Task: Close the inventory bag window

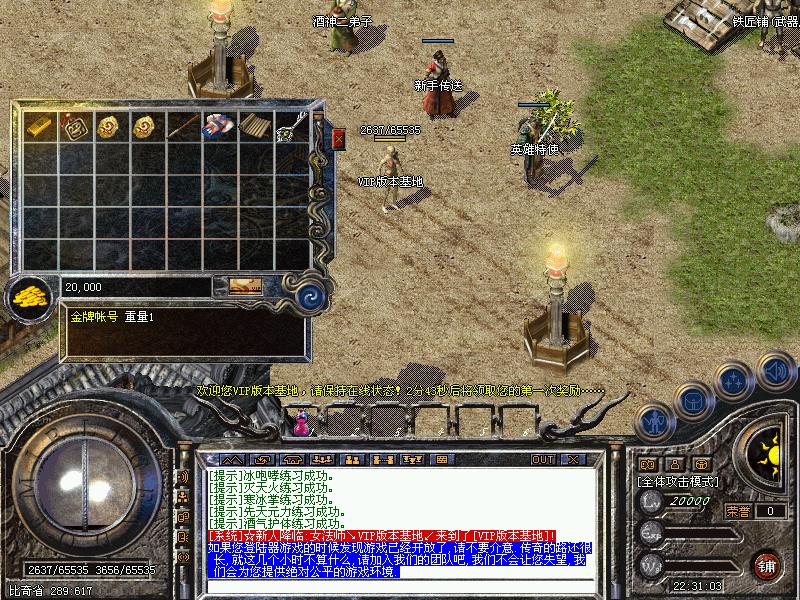Action: (x=338, y=139)
